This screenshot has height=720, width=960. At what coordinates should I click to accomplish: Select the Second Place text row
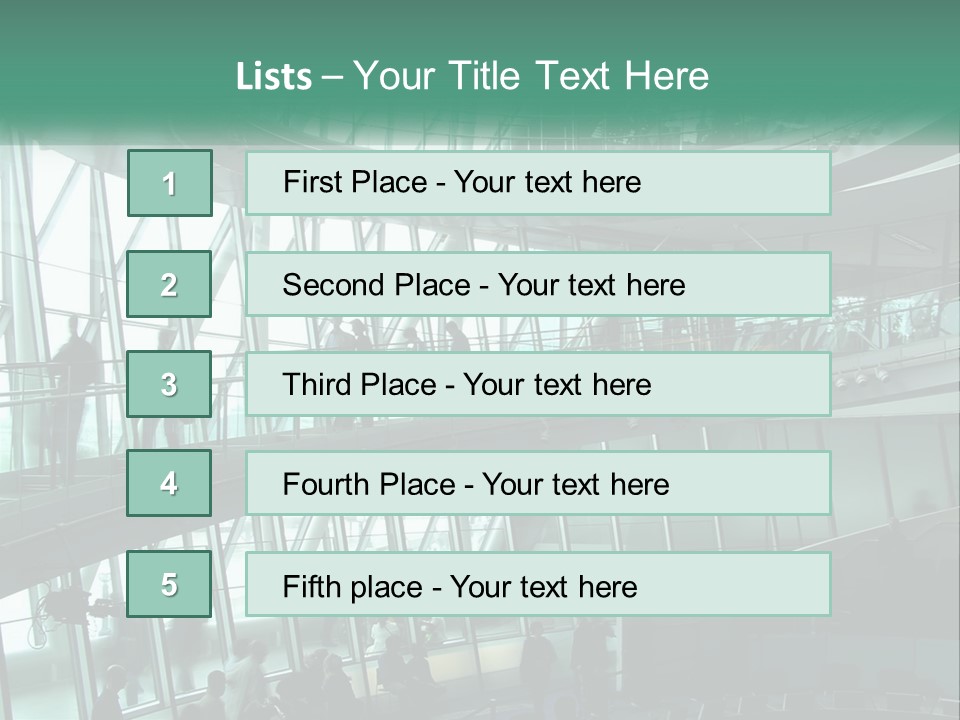tap(538, 284)
